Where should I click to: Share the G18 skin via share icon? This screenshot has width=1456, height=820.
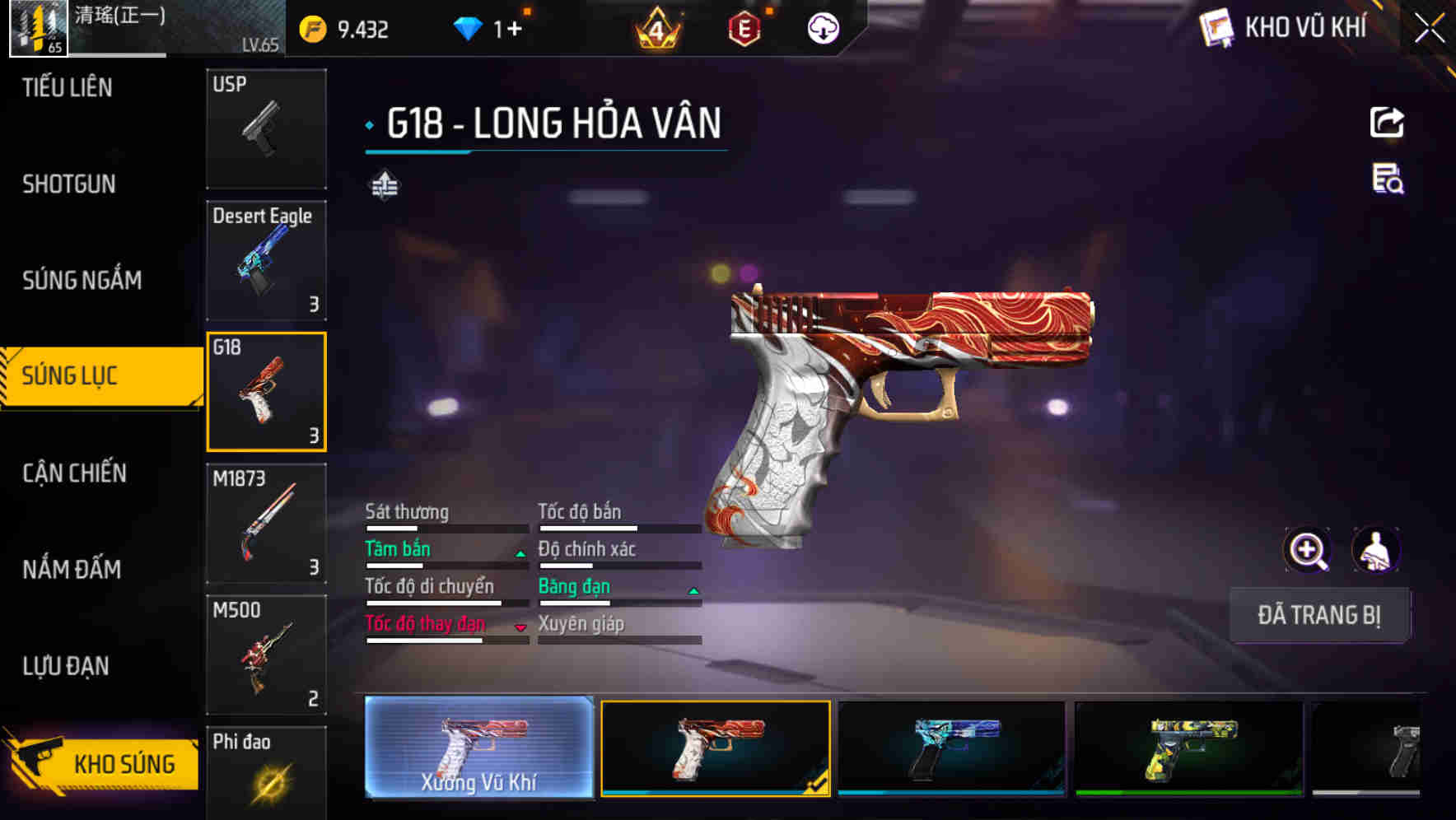coord(1387,123)
